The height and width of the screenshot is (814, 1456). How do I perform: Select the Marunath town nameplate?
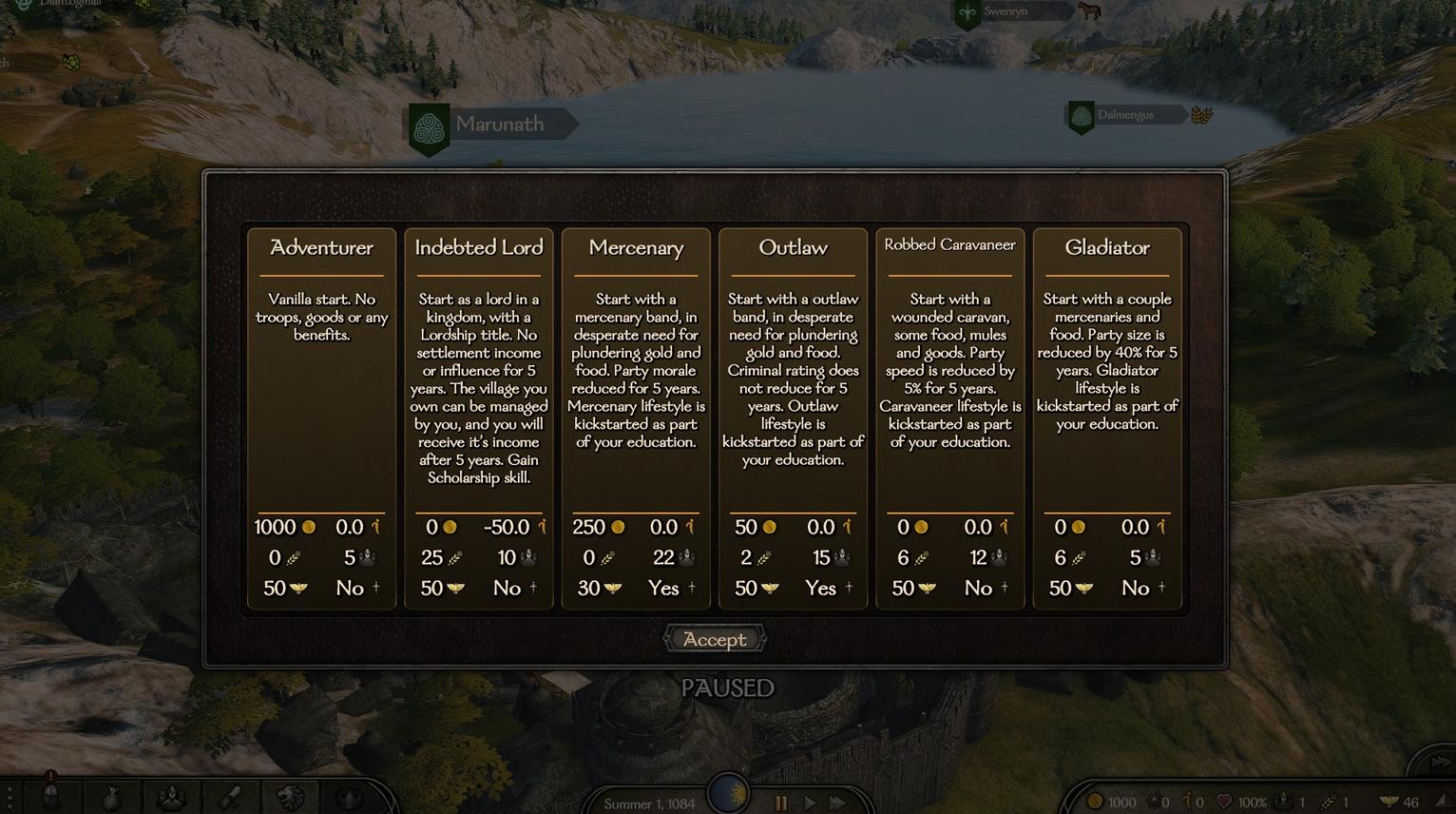point(499,125)
